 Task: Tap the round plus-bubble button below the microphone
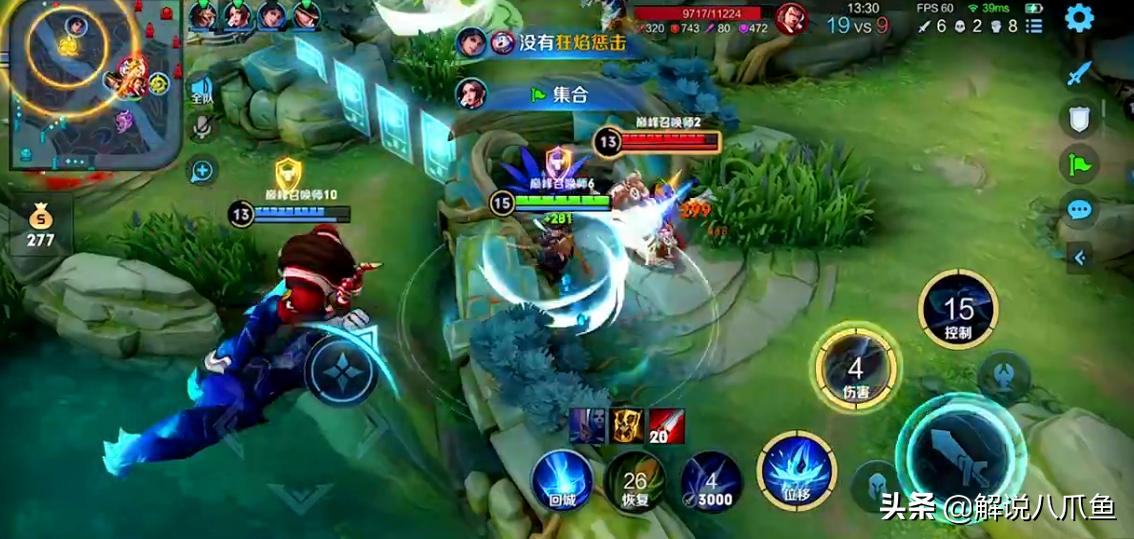click(x=202, y=171)
